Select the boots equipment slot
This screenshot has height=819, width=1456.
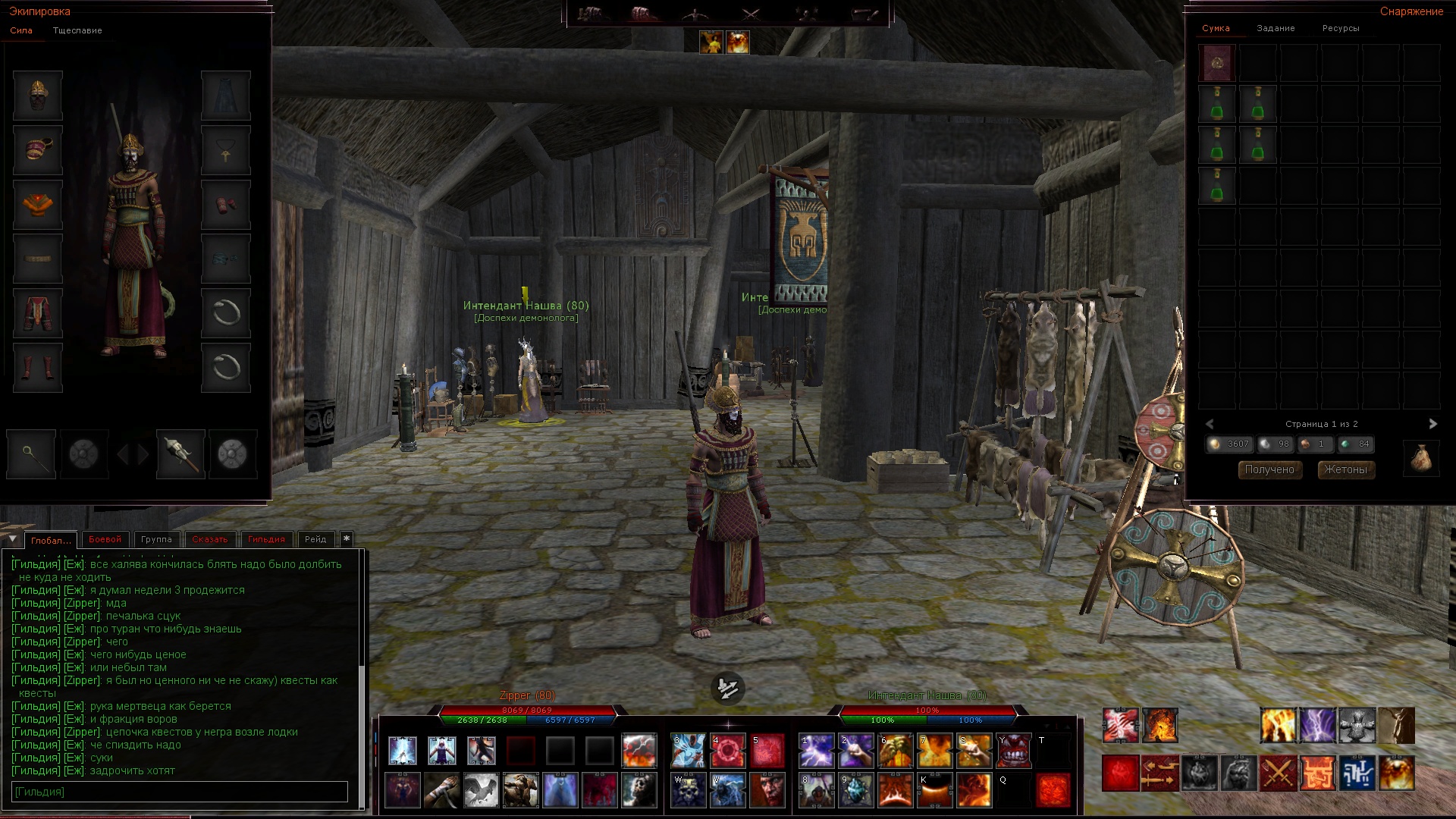(38, 368)
